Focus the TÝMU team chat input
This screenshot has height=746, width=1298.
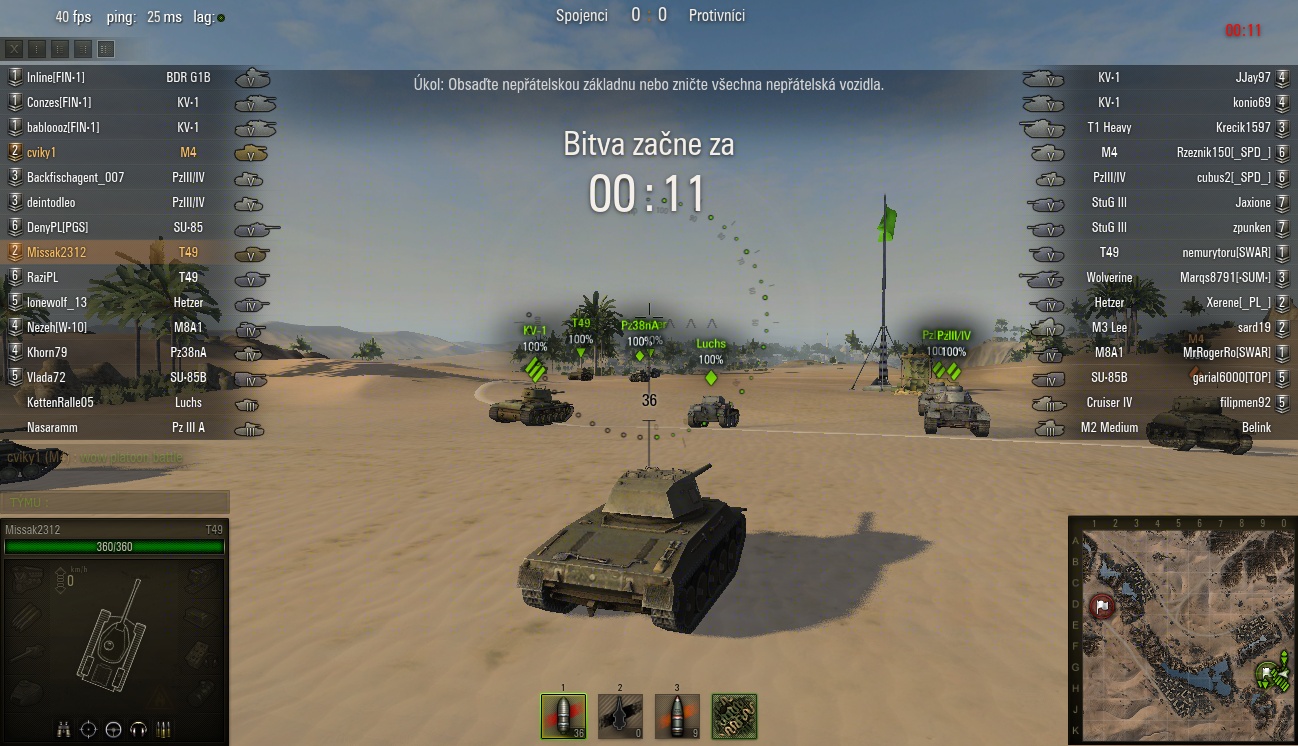[x=115, y=502]
